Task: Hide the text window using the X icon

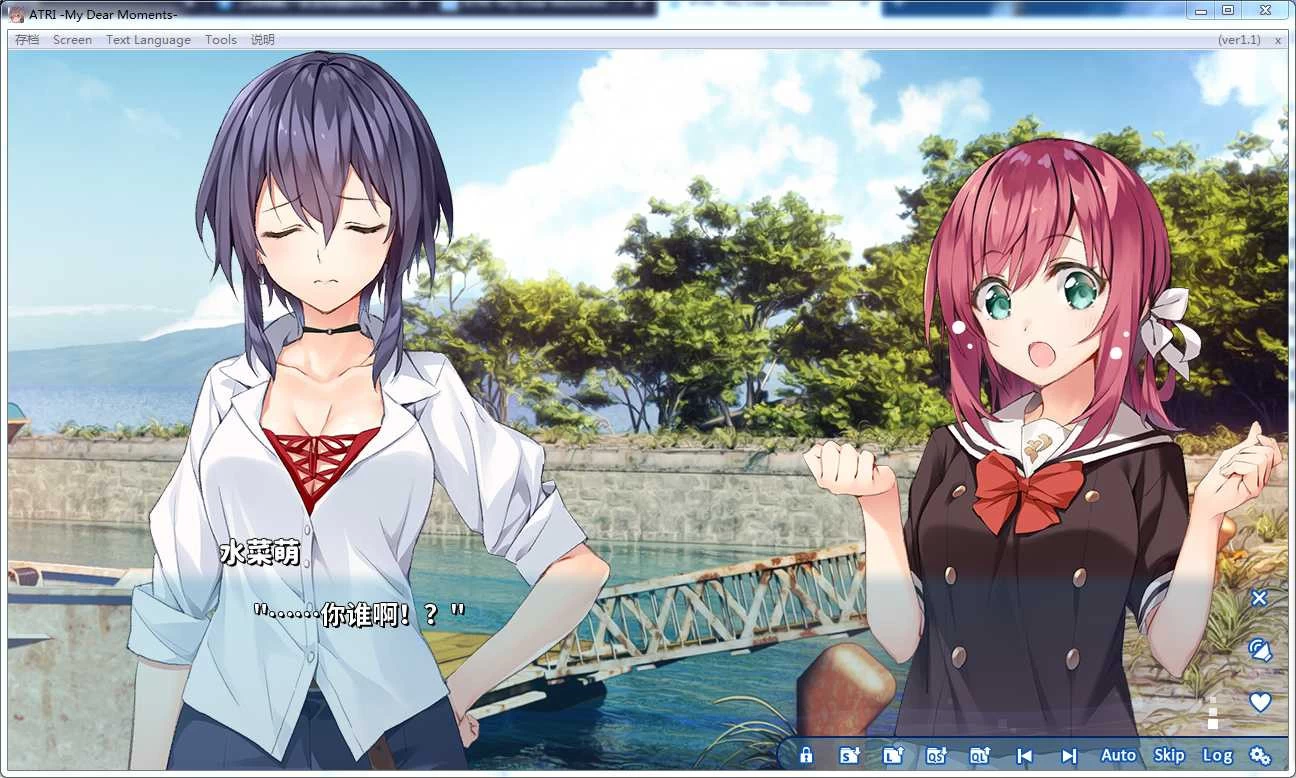Action: 1260,598
